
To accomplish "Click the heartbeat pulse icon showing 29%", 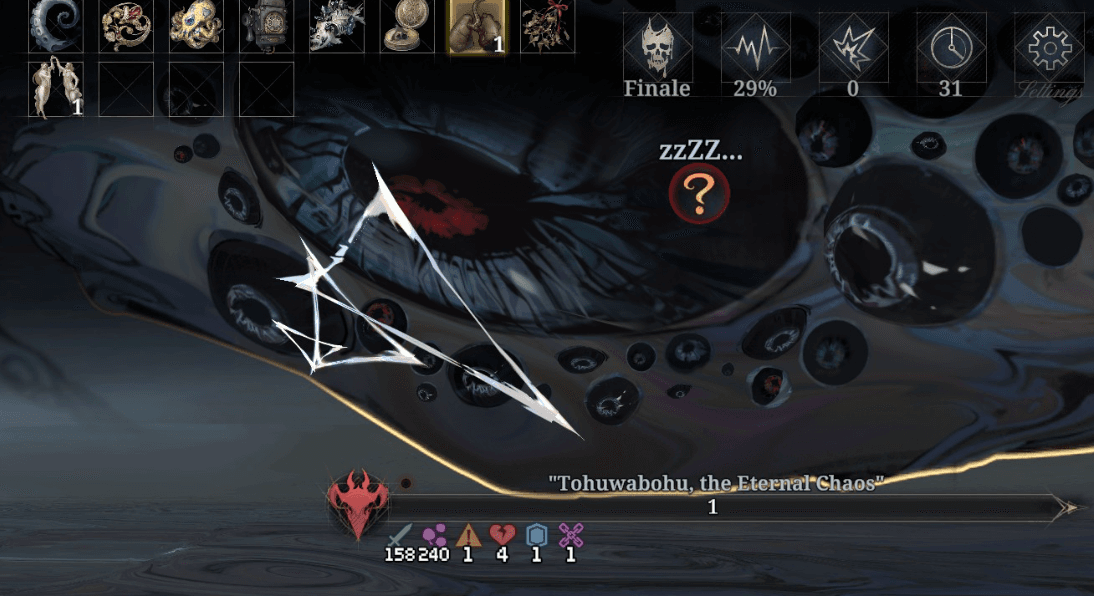I will pyautogui.click(x=755, y=47).
